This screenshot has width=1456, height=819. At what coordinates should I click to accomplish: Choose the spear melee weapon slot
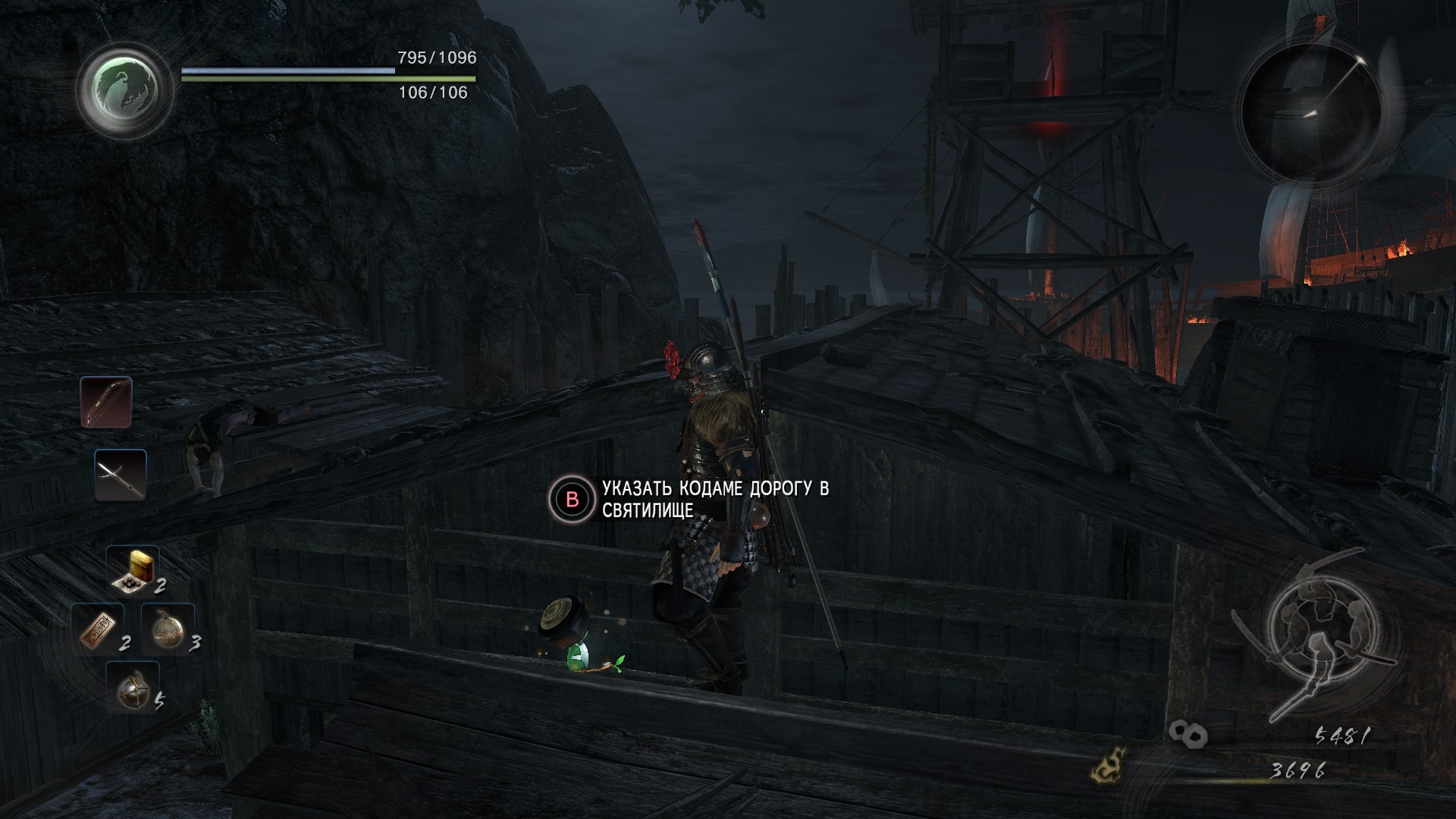click(121, 475)
